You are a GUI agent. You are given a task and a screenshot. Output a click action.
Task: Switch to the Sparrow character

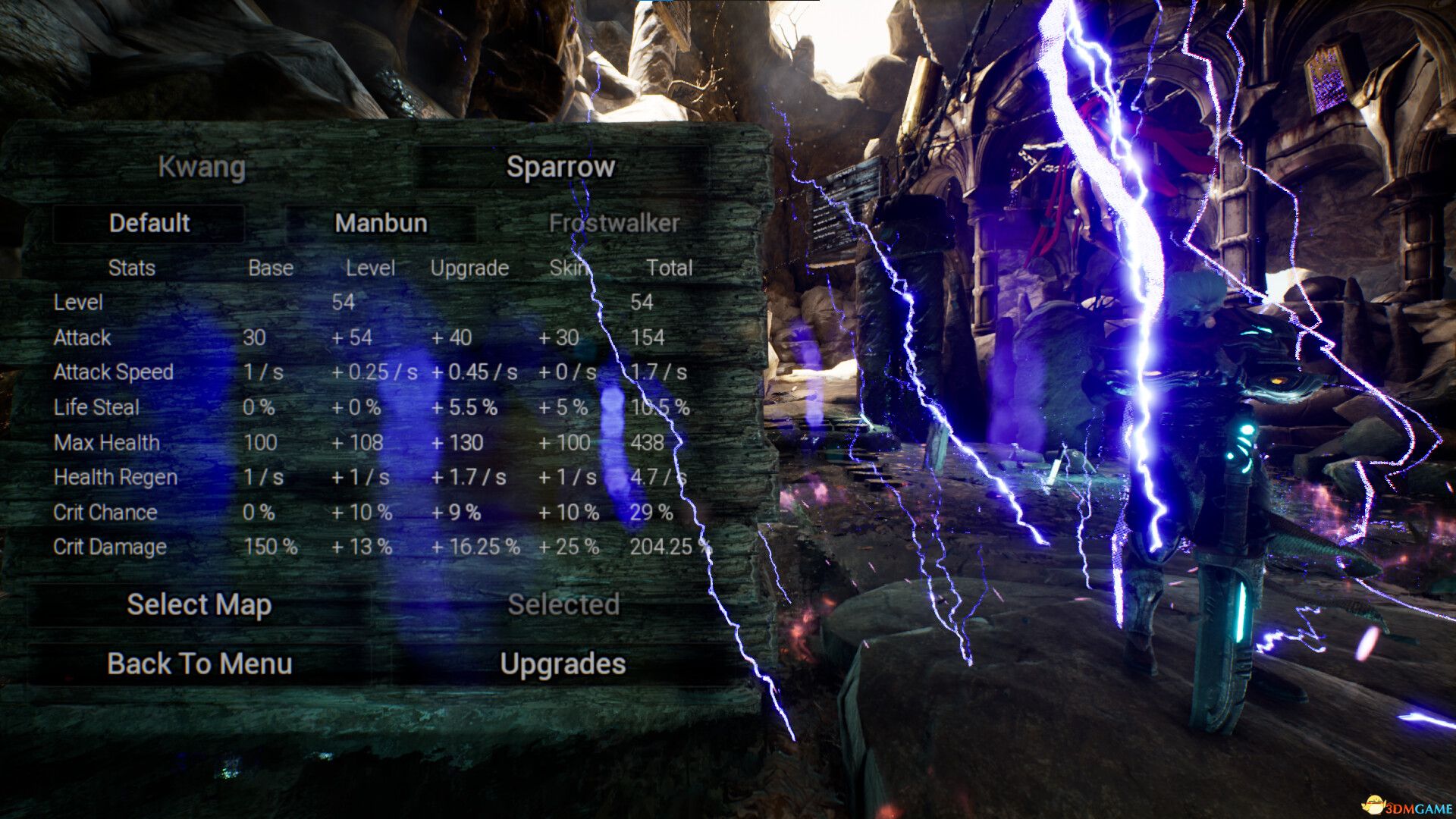[x=560, y=167]
